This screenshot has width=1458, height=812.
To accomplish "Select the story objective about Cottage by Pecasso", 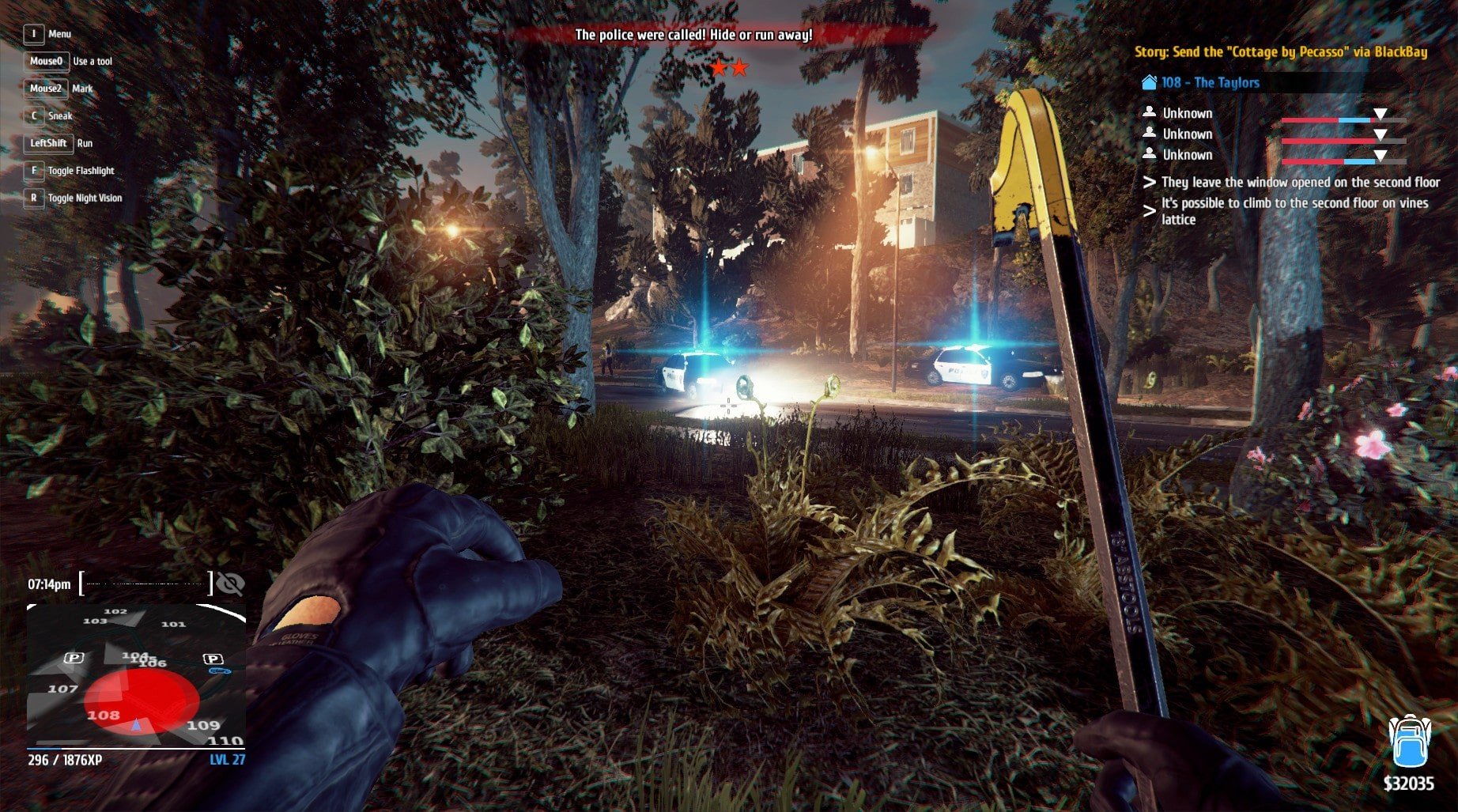I will tap(1280, 52).
